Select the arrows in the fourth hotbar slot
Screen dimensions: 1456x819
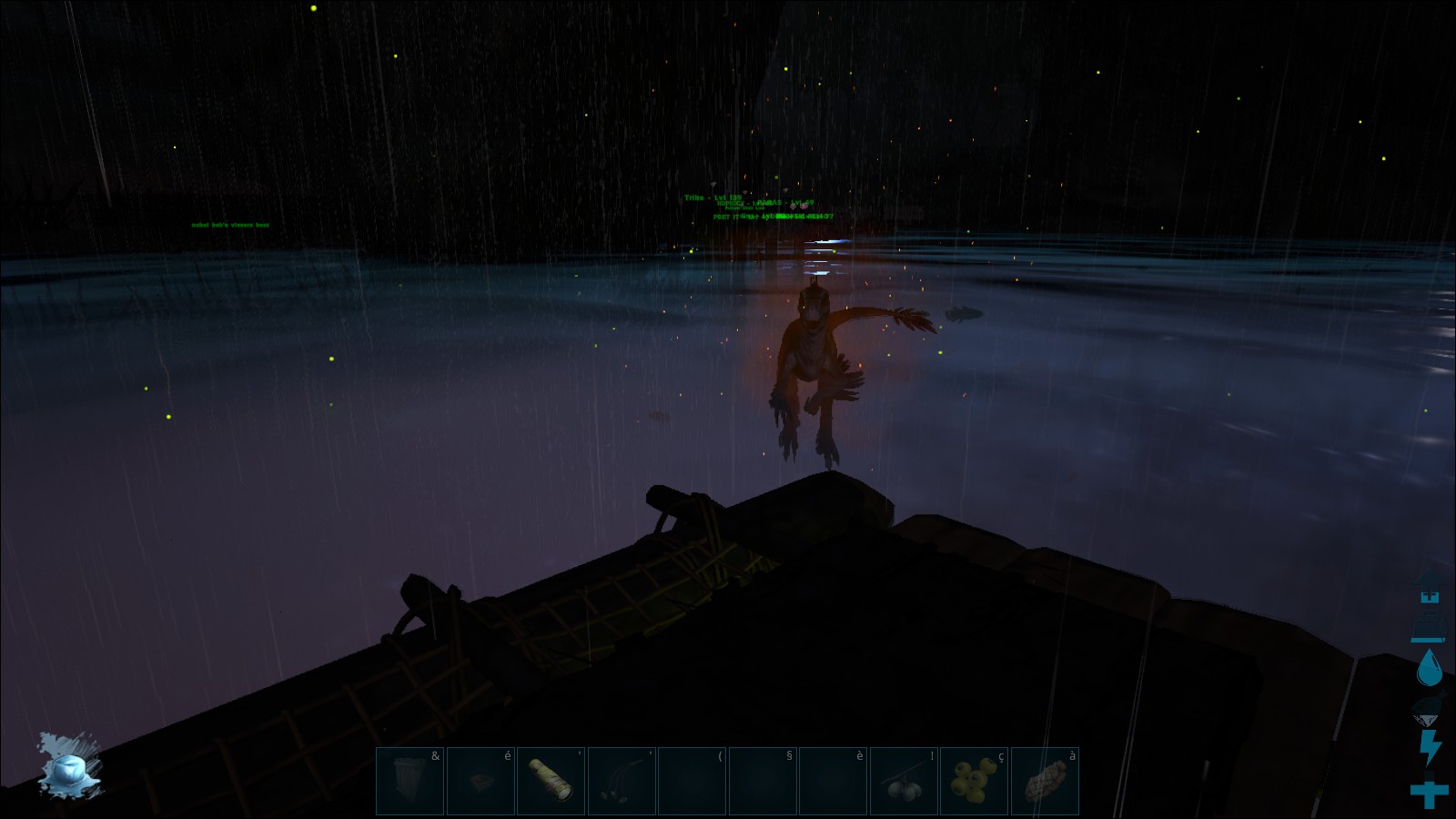click(x=620, y=781)
